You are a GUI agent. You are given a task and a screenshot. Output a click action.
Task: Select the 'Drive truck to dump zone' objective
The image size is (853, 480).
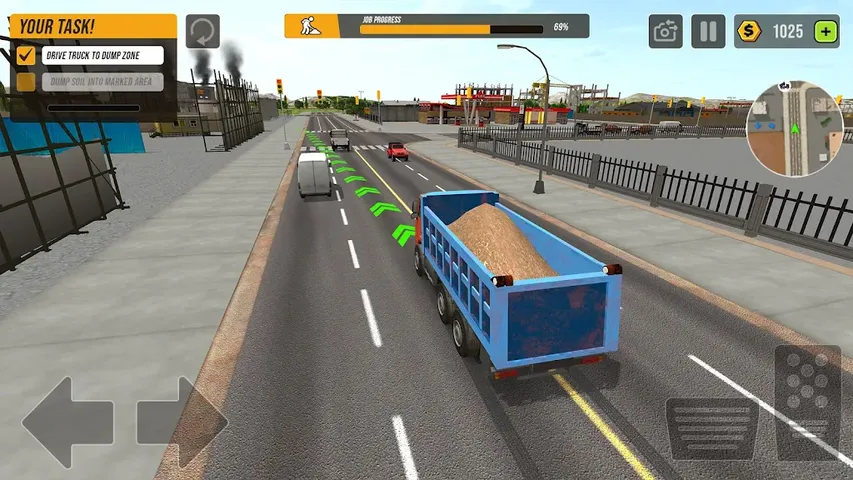click(89, 55)
